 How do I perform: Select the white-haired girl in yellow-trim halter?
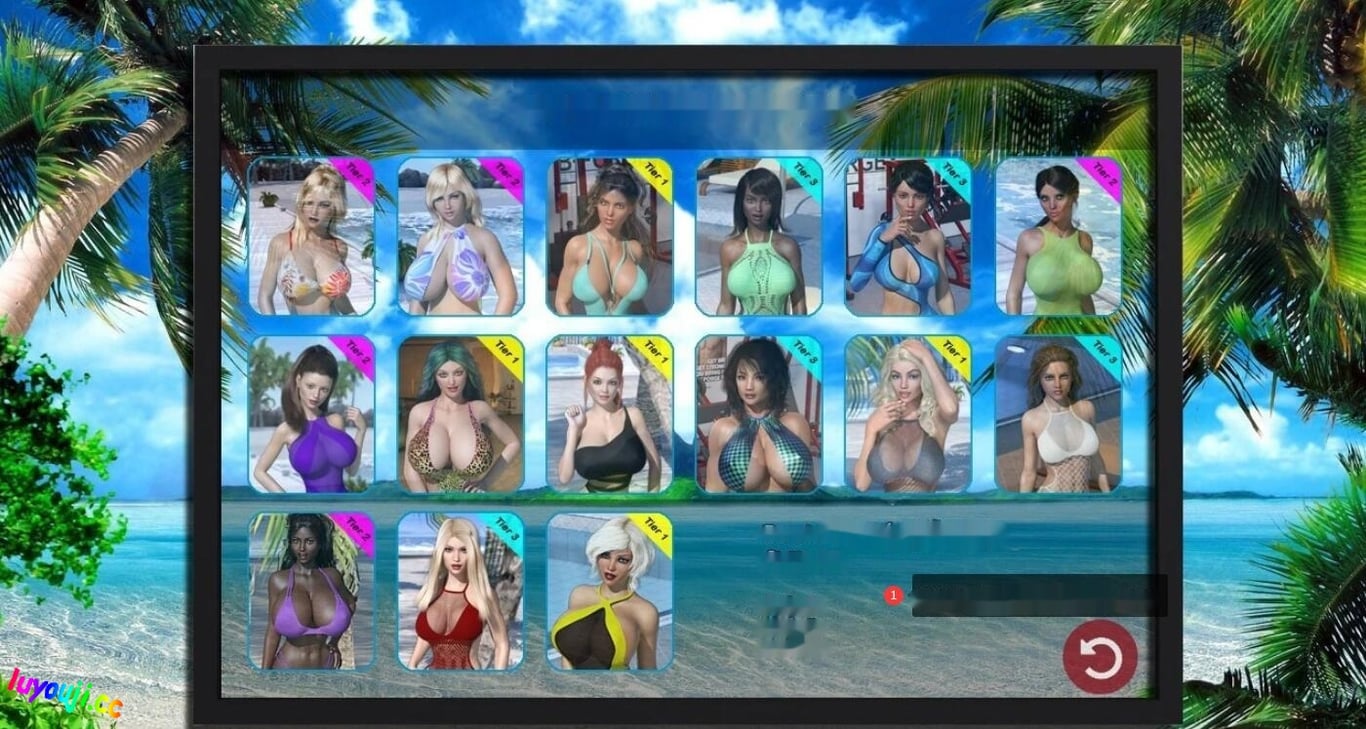(x=609, y=593)
